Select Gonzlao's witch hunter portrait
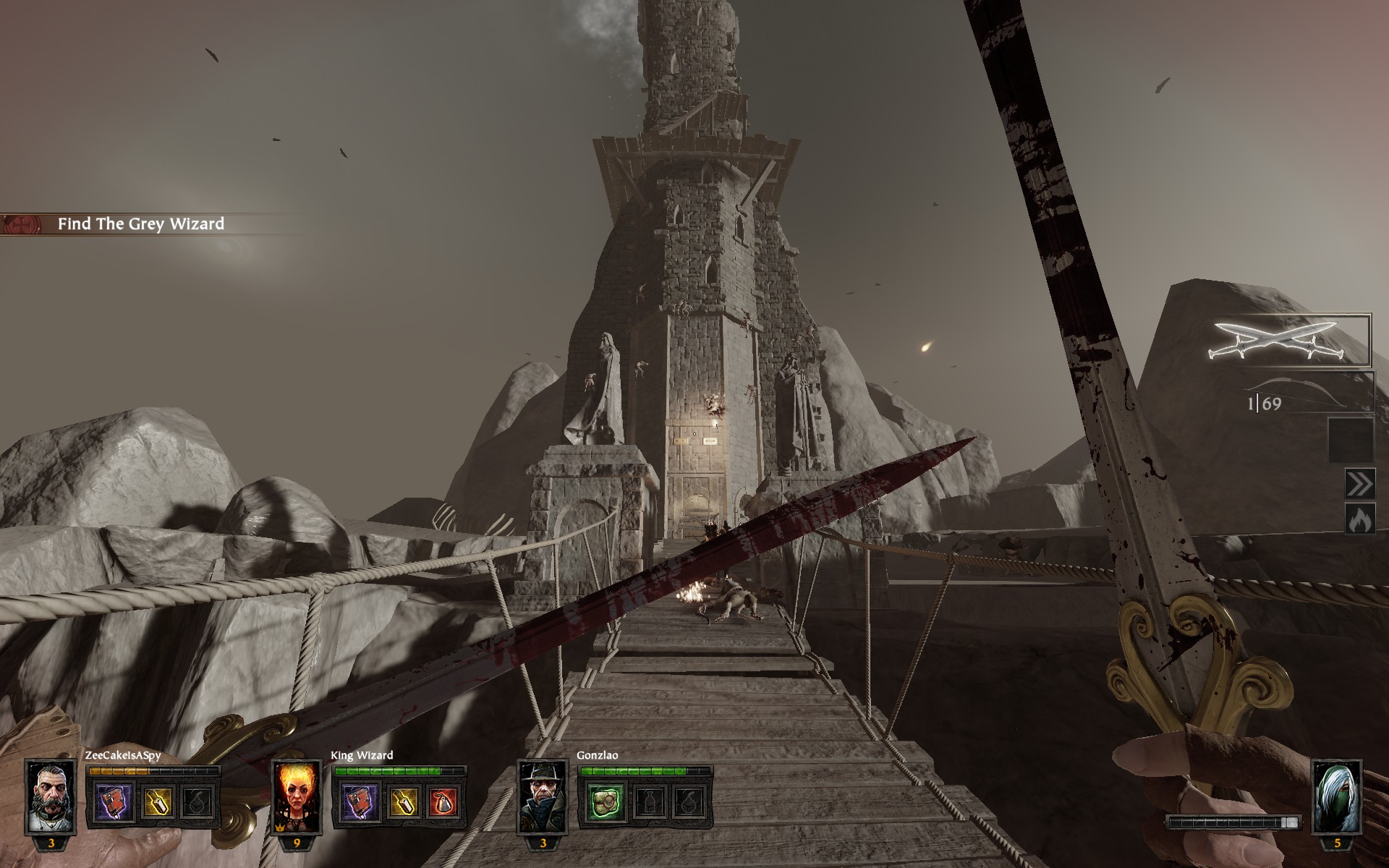Screen dimensions: 1389x868 [543, 796]
